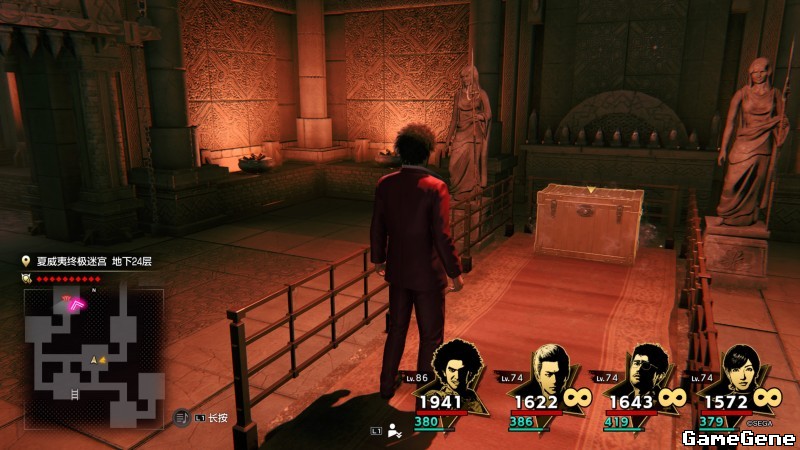Select the Lv.86 party leader portrait
This screenshot has height=450, width=800.
click(455, 370)
